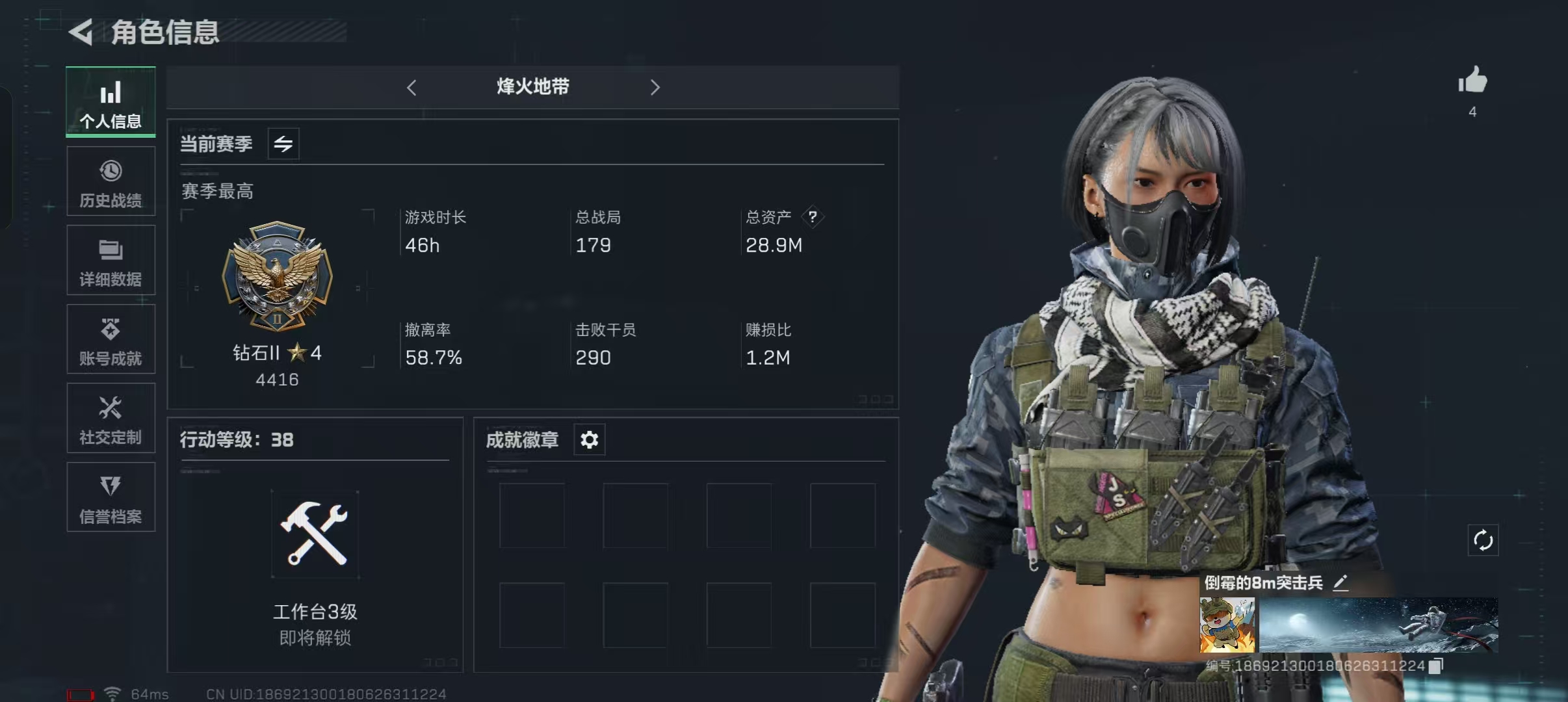Select the 详细数据 detailed data section
The image size is (1568, 702).
(x=111, y=260)
